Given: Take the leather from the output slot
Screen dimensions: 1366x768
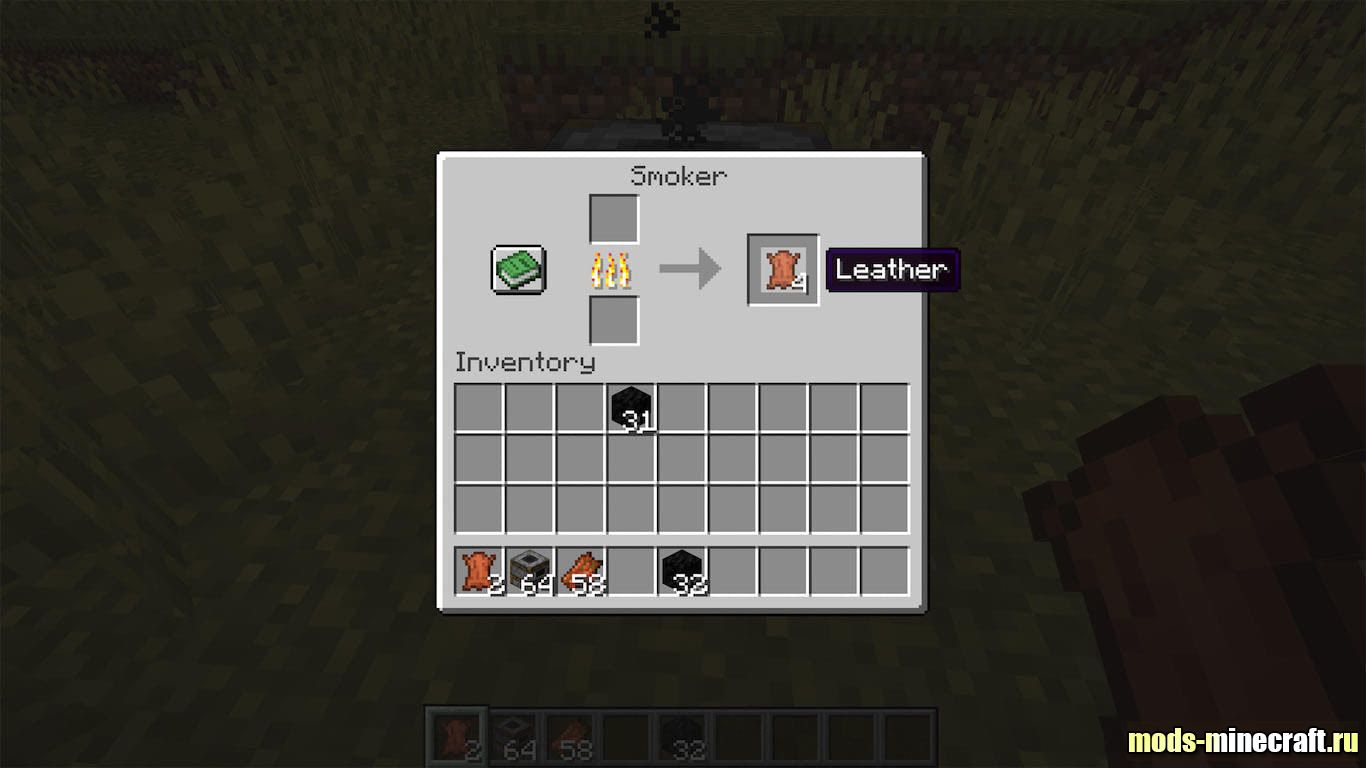Looking at the screenshot, I should 783,270.
